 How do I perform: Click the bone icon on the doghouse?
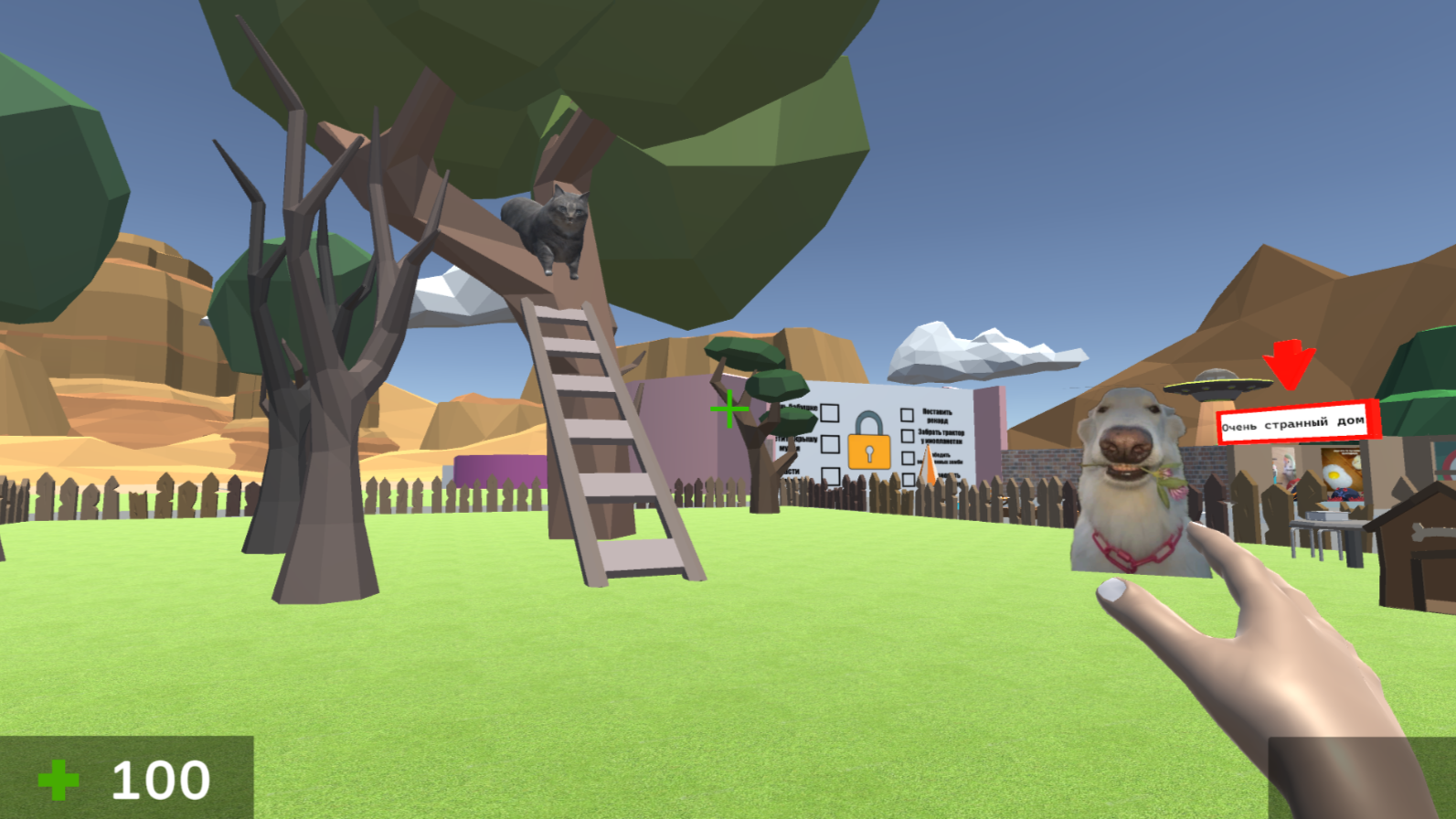pos(1424,533)
